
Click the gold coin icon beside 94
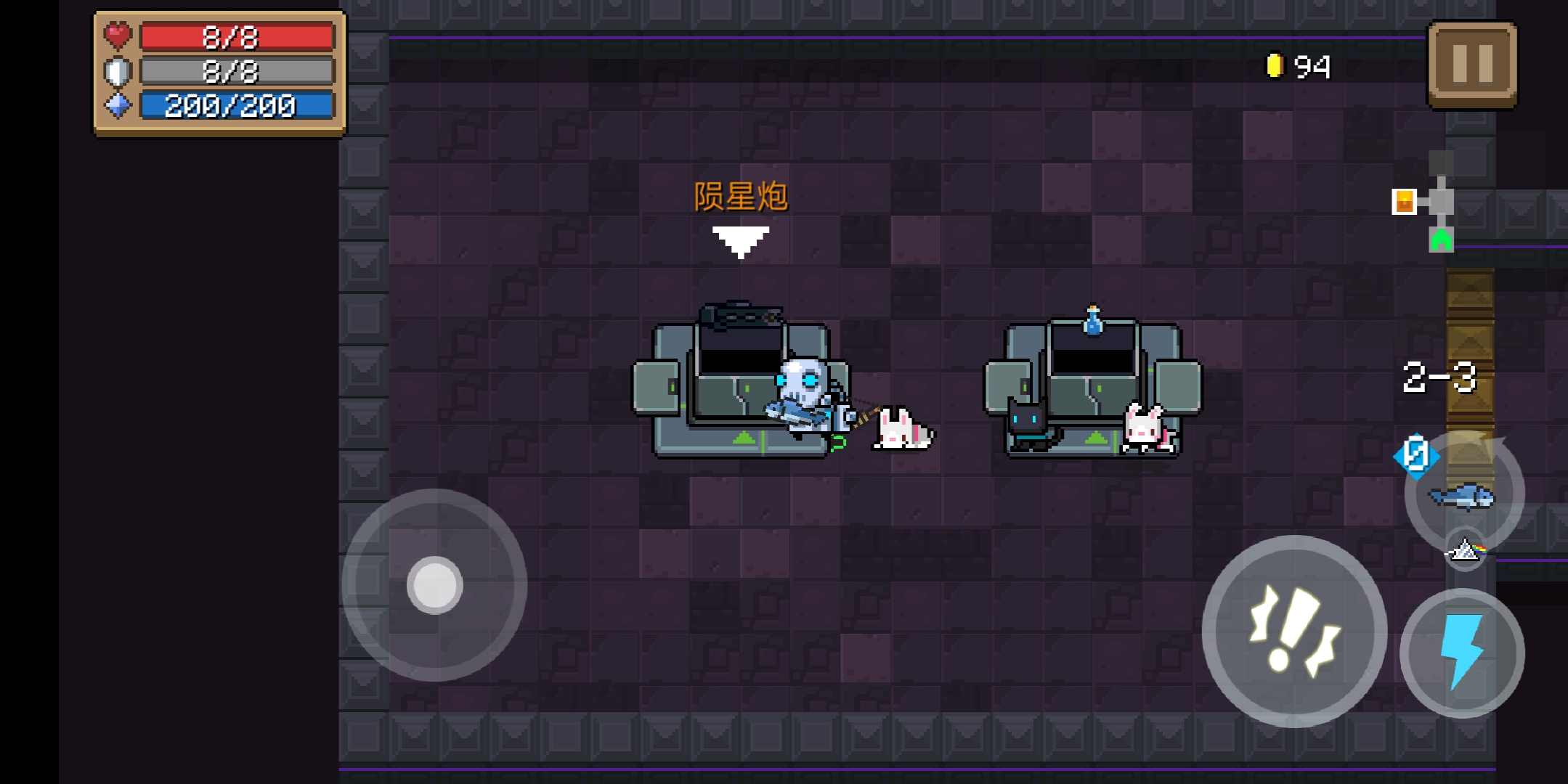[x=1273, y=65]
